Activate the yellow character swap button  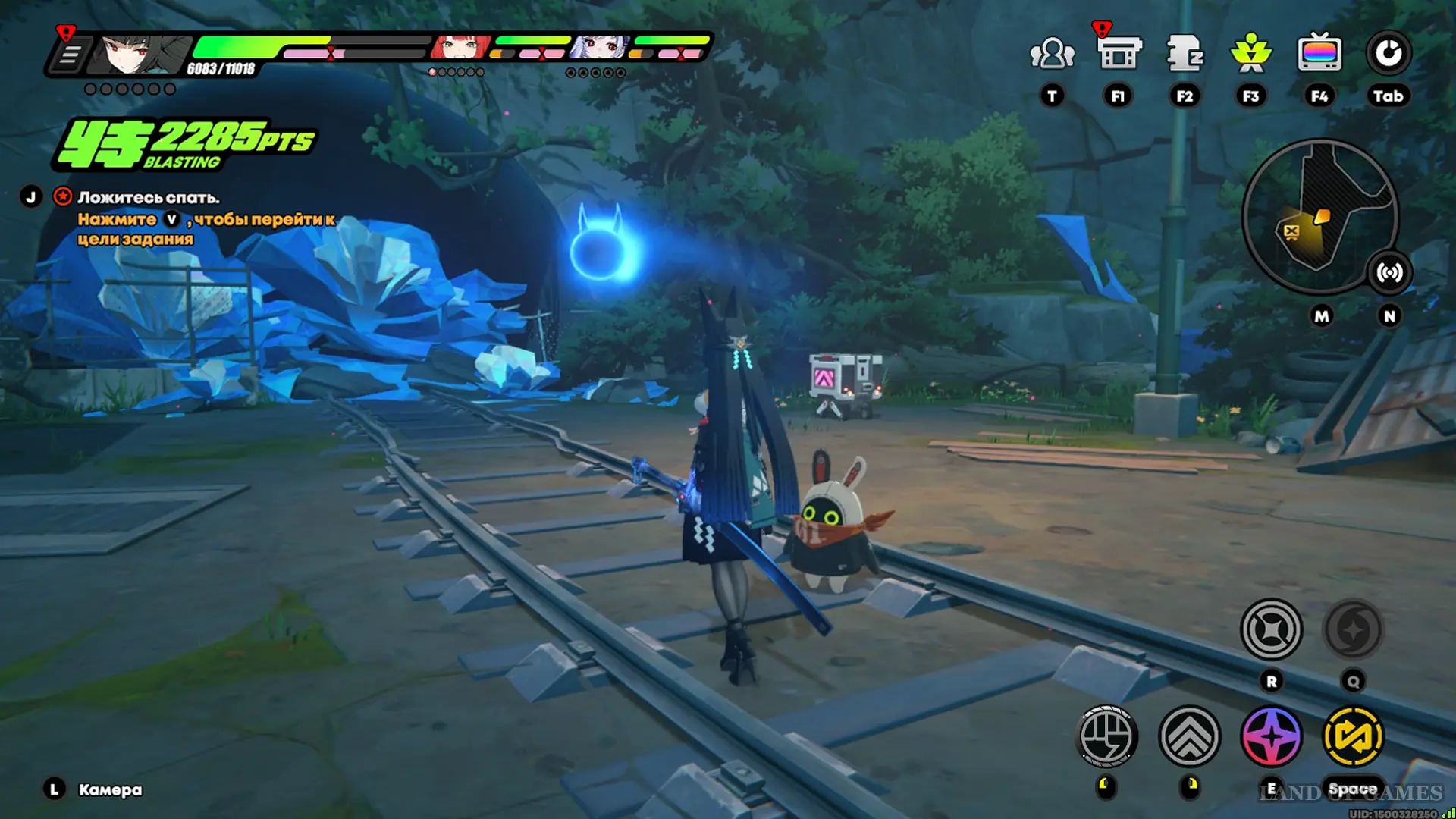[1353, 736]
